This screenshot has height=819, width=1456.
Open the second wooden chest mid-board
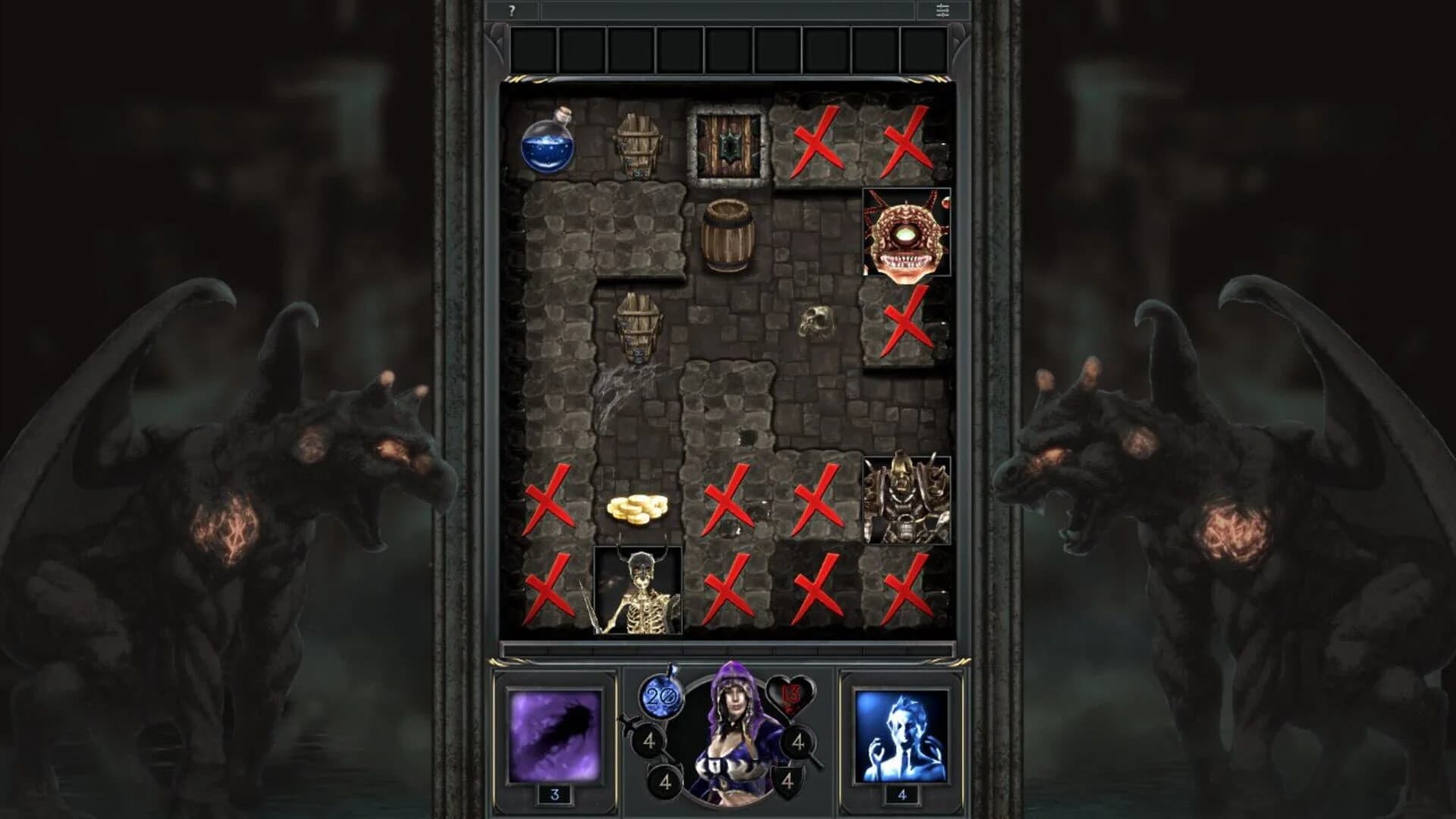(639, 326)
